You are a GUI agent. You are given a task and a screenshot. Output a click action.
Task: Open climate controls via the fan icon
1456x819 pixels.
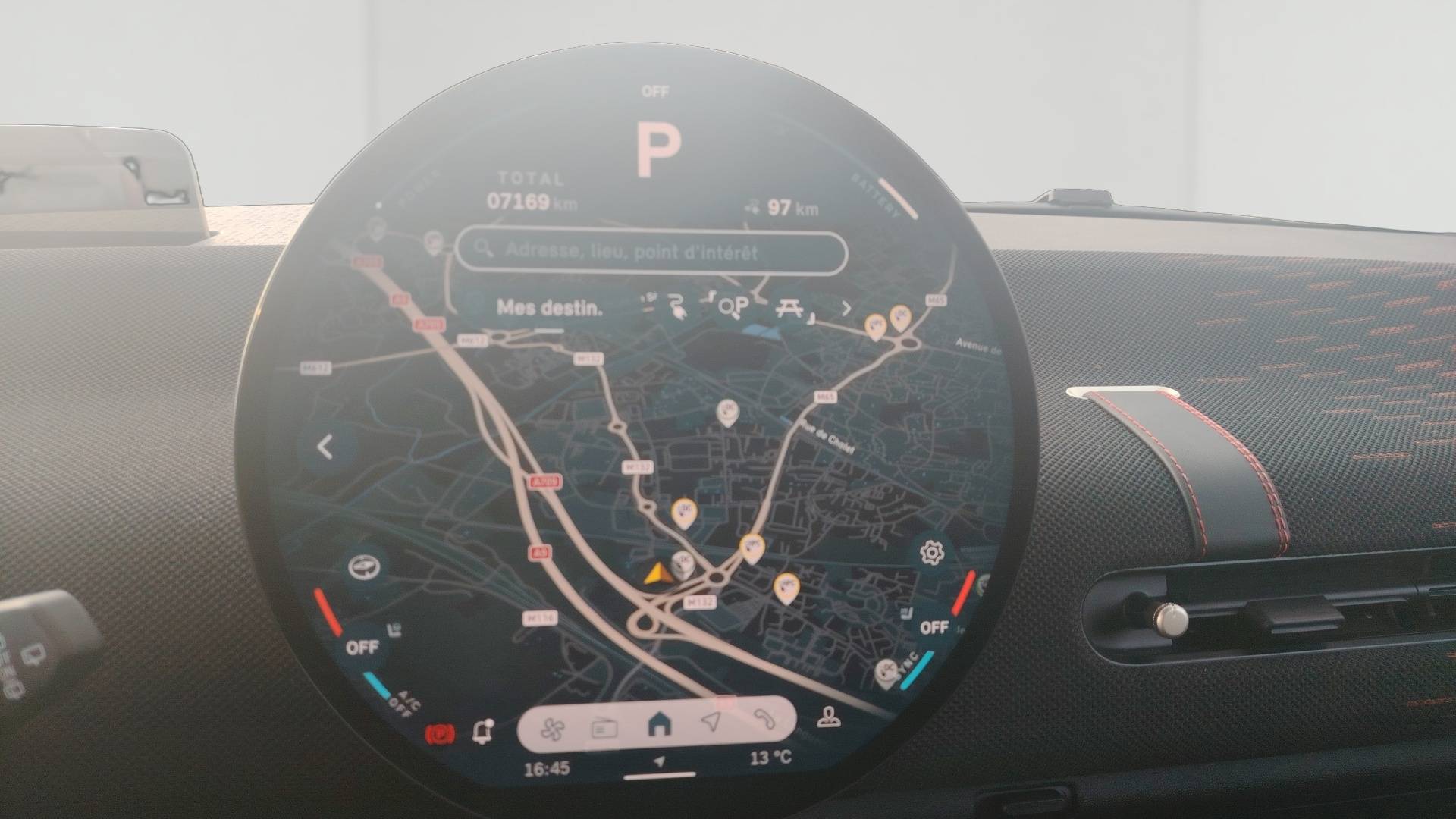tap(552, 730)
